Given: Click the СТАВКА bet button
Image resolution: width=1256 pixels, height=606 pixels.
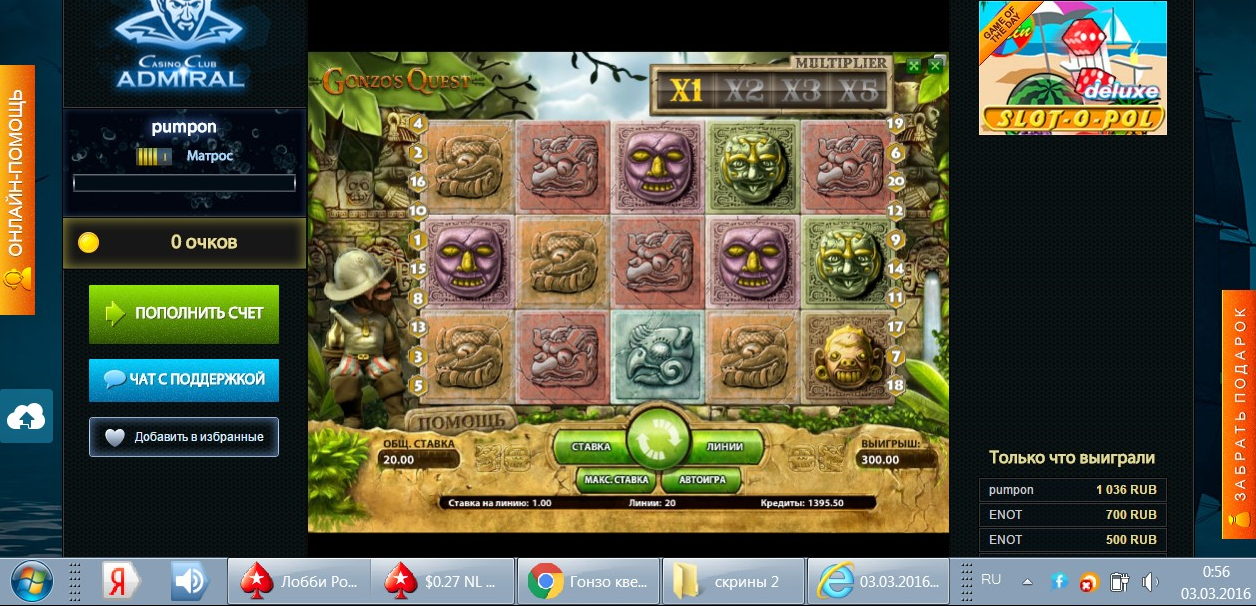Looking at the screenshot, I should click(591, 446).
